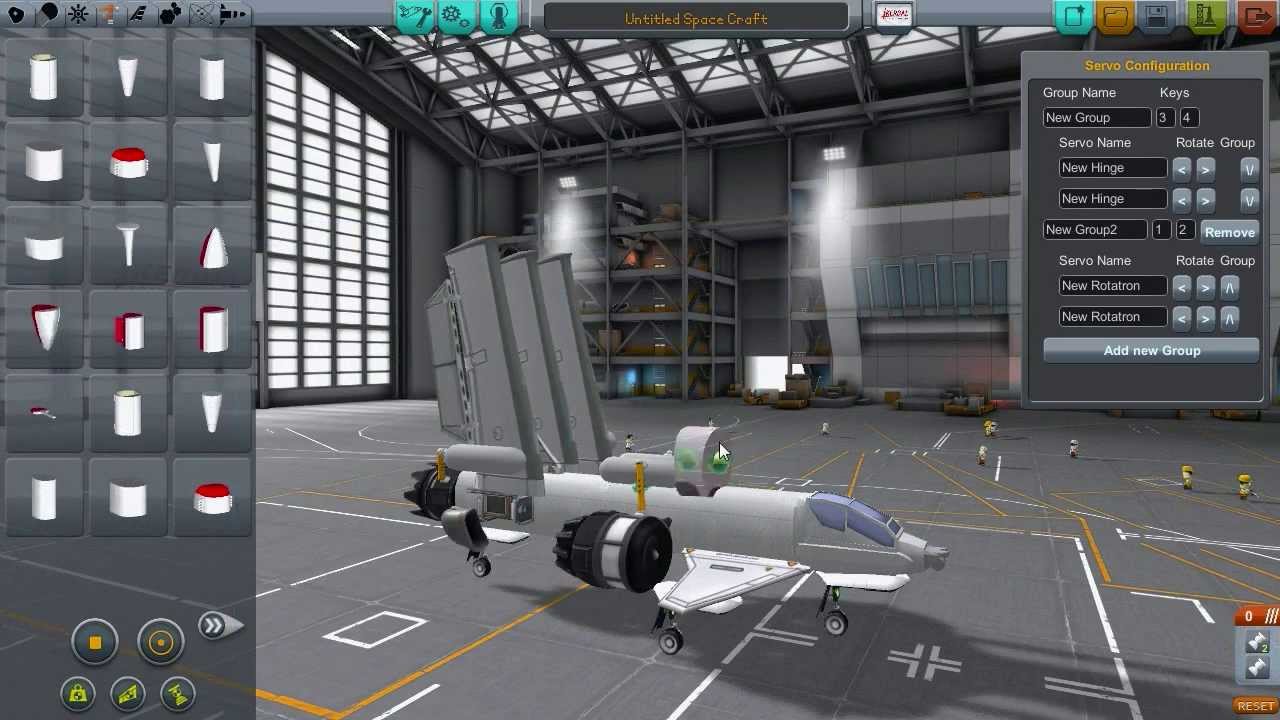This screenshot has height=720, width=1280.
Task: Launch the craft with the green button
Action: point(1207,17)
